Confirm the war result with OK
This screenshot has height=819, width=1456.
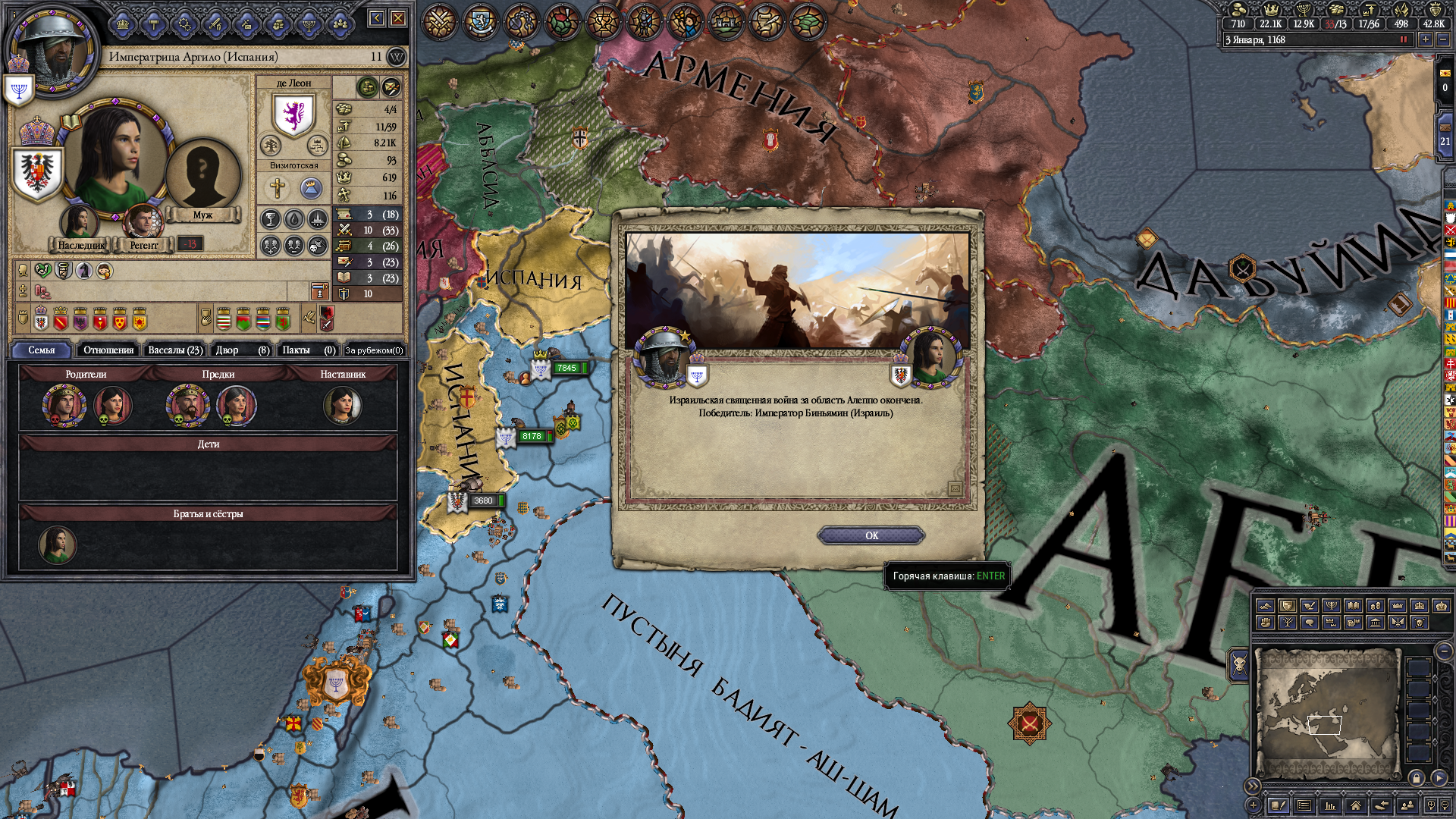(871, 535)
